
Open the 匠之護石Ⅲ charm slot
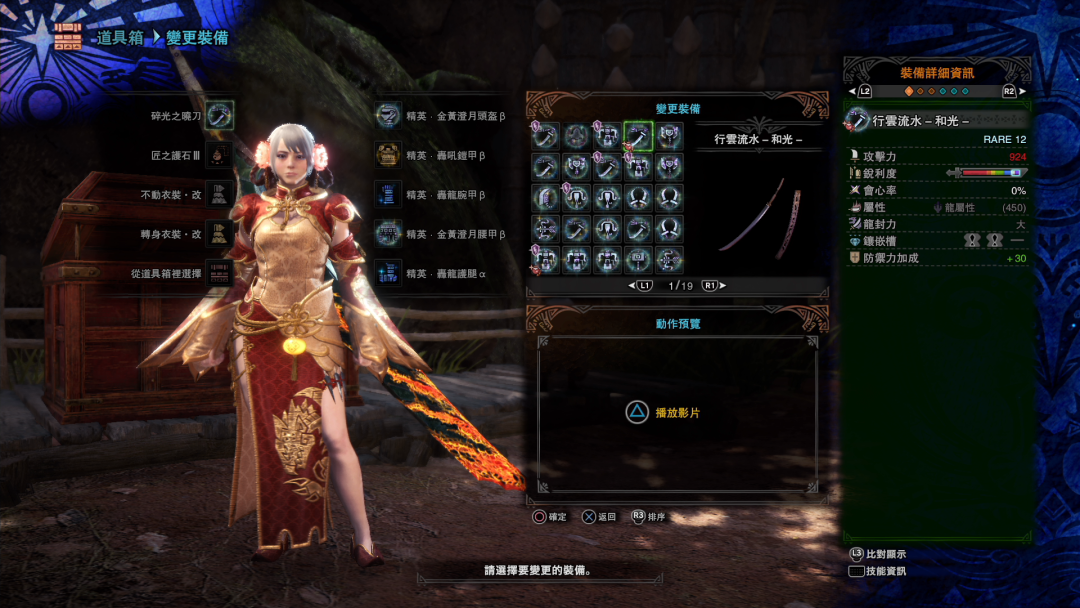(219, 156)
